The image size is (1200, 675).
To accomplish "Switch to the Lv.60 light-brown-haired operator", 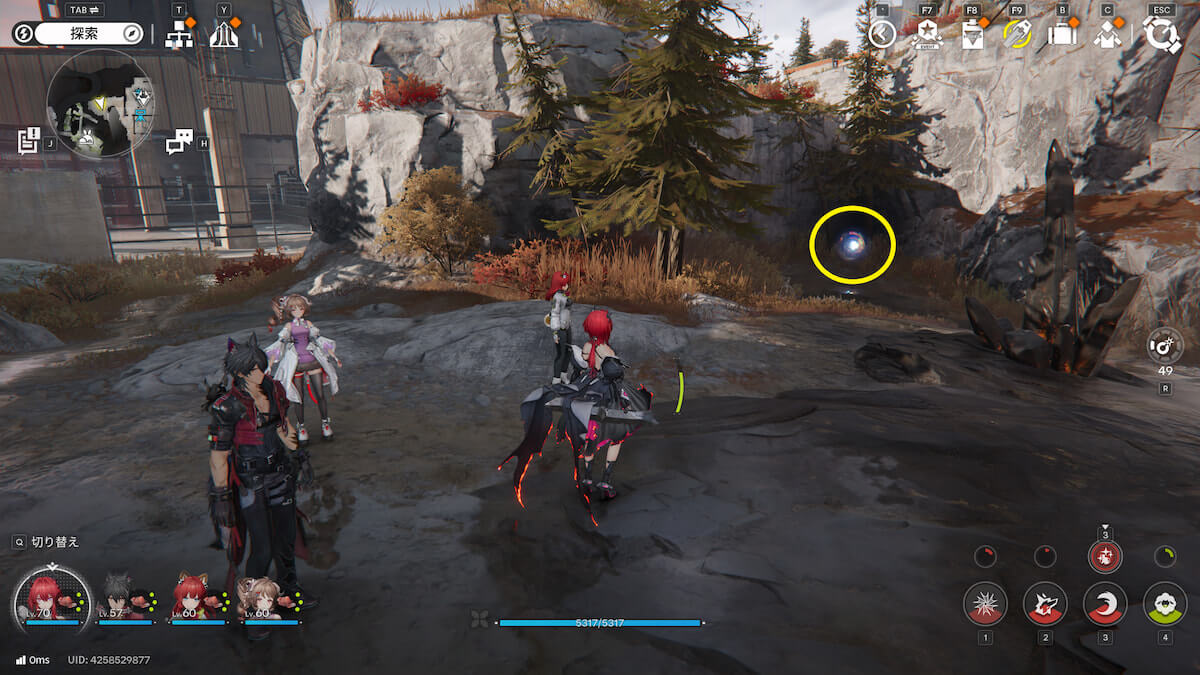I will pos(264,598).
